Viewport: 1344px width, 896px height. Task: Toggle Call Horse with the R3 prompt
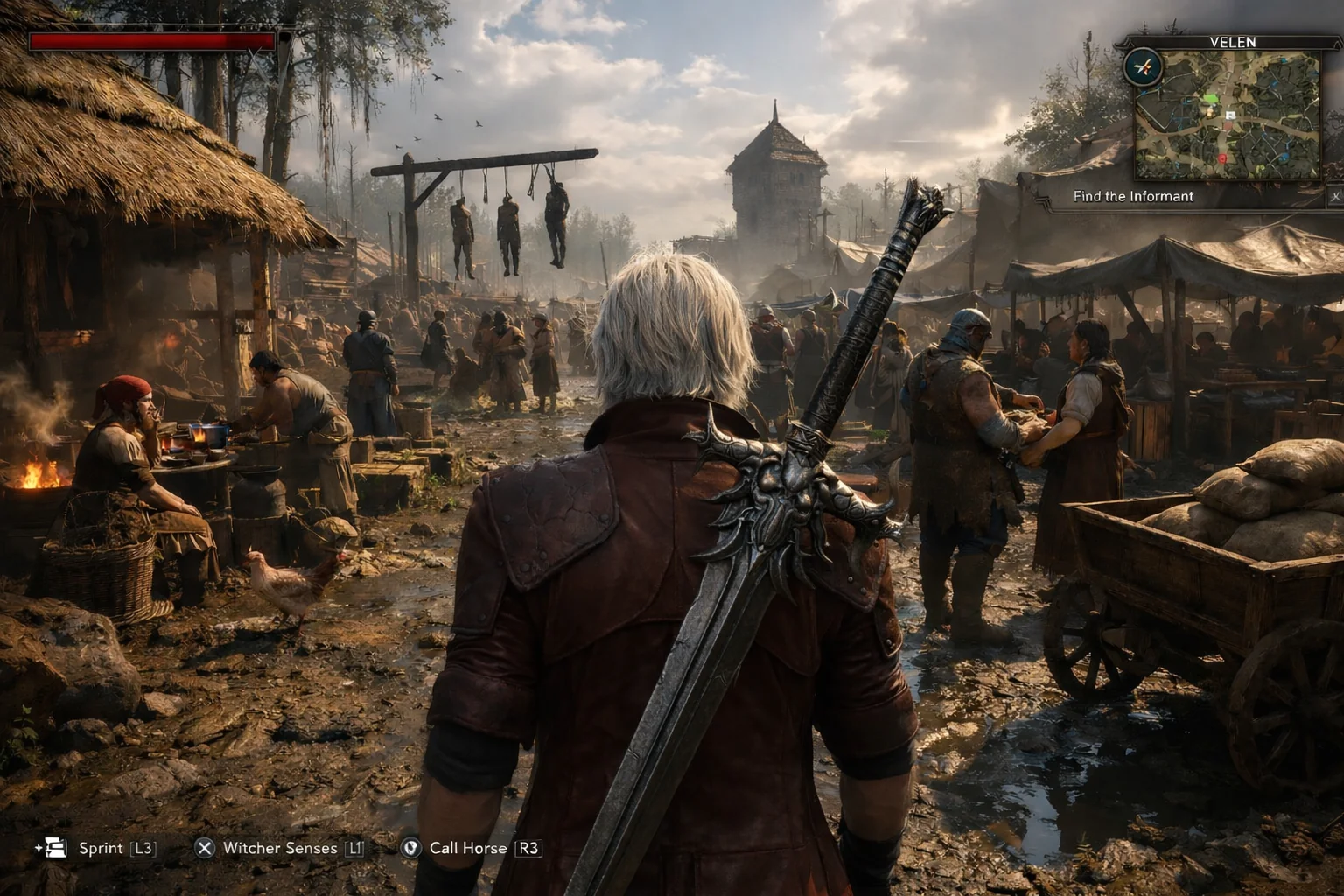pos(527,847)
